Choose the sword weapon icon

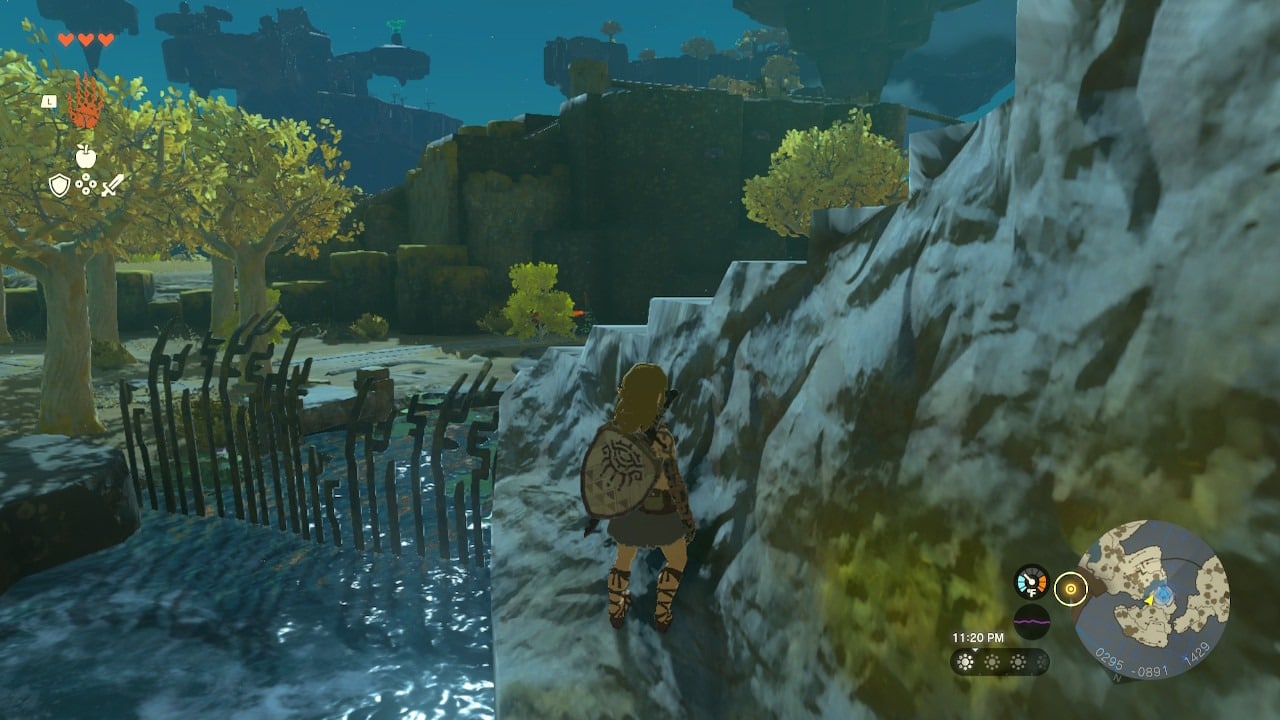pyautogui.click(x=112, y=185)
